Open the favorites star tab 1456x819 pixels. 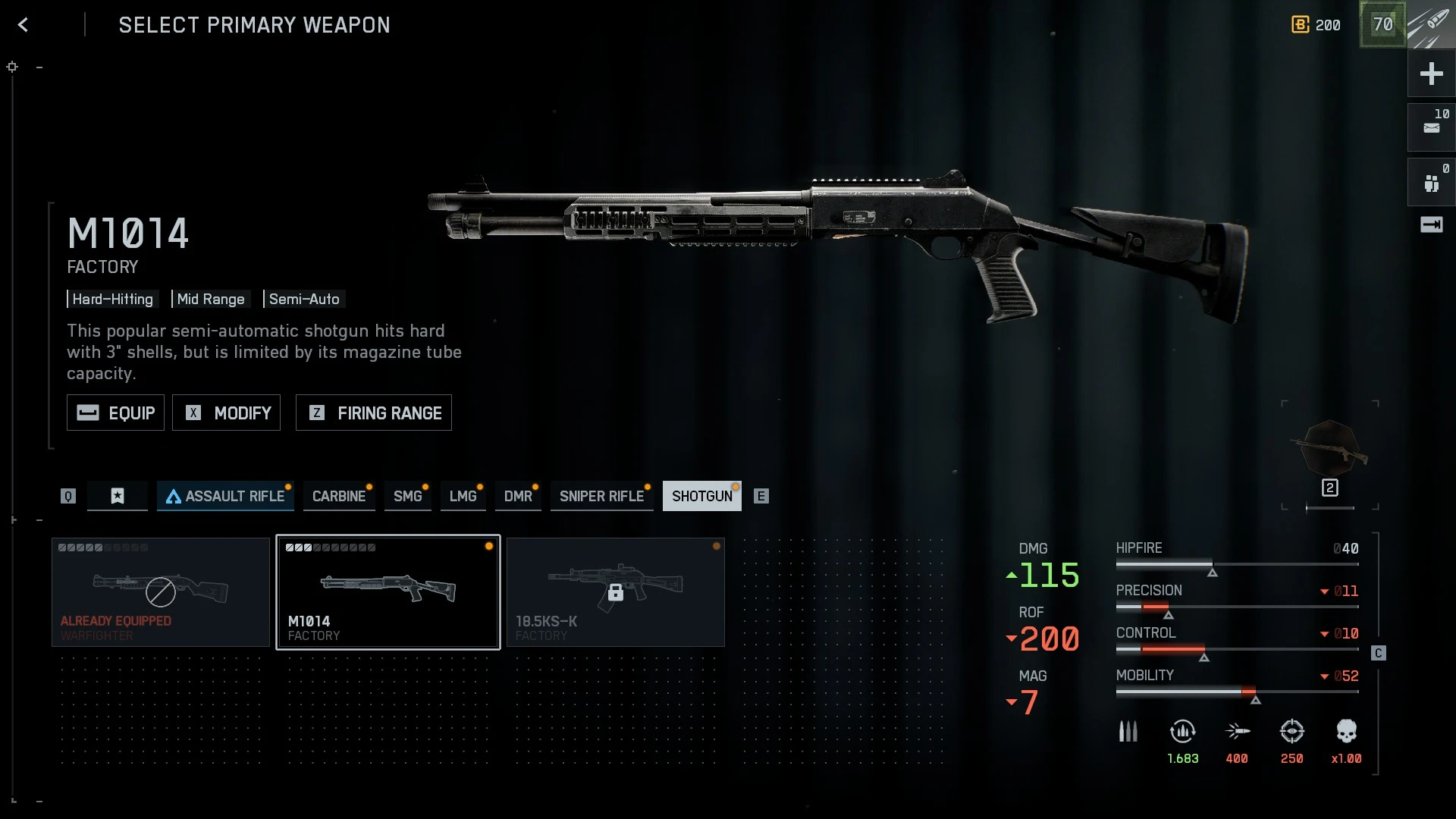click(x=118, y=496)
